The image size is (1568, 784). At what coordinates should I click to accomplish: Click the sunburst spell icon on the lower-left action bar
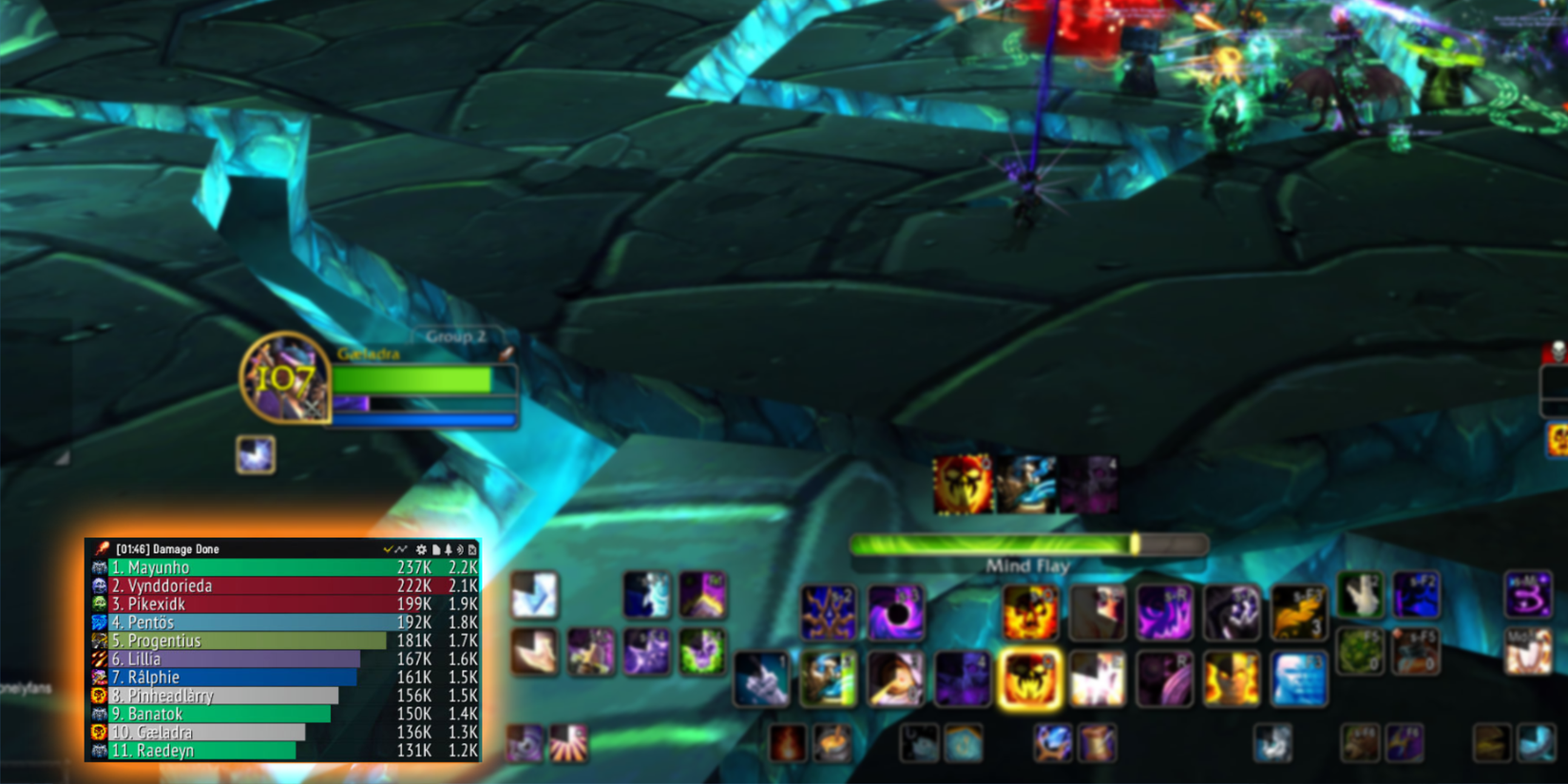[x=568, y=743]
